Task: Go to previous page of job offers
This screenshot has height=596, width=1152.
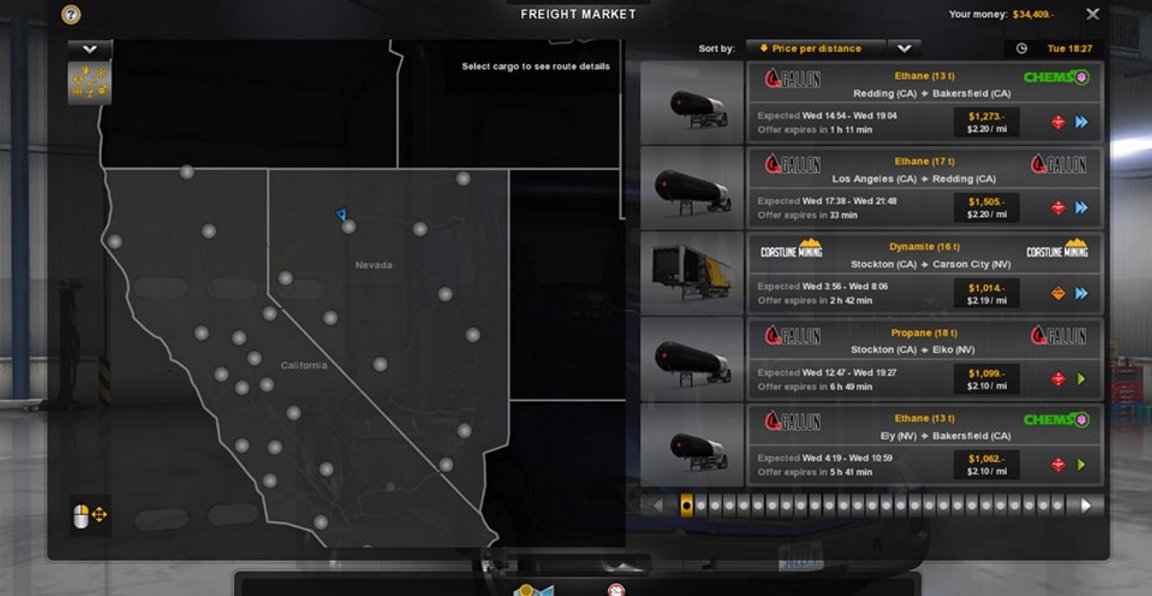Action: click(657, 506)
